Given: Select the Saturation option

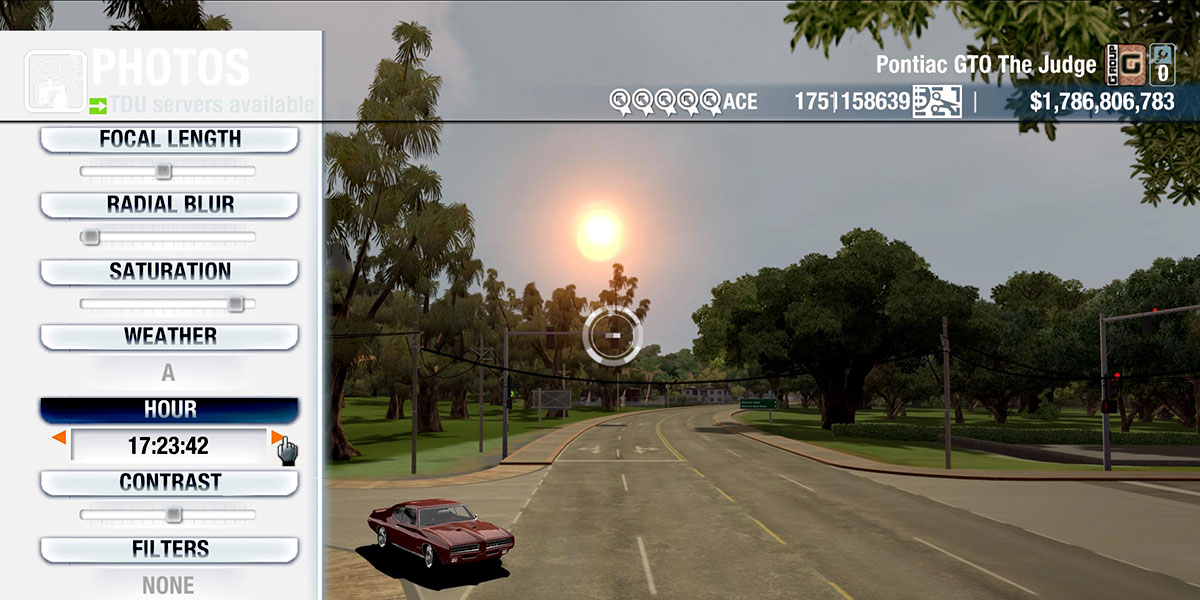Looking at the screenshot, I should 169,271.
